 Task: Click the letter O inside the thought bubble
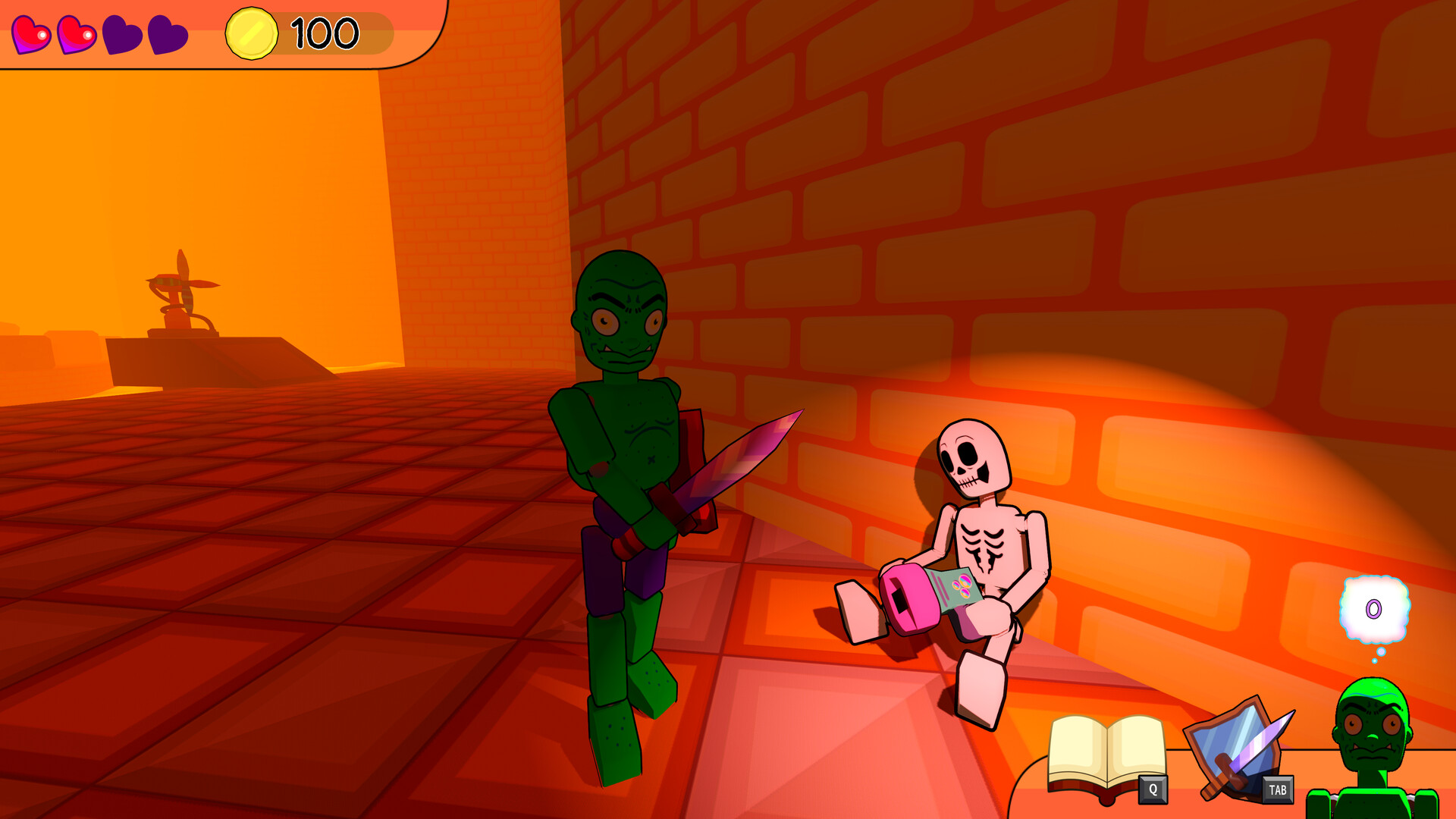coord(1374,607)
